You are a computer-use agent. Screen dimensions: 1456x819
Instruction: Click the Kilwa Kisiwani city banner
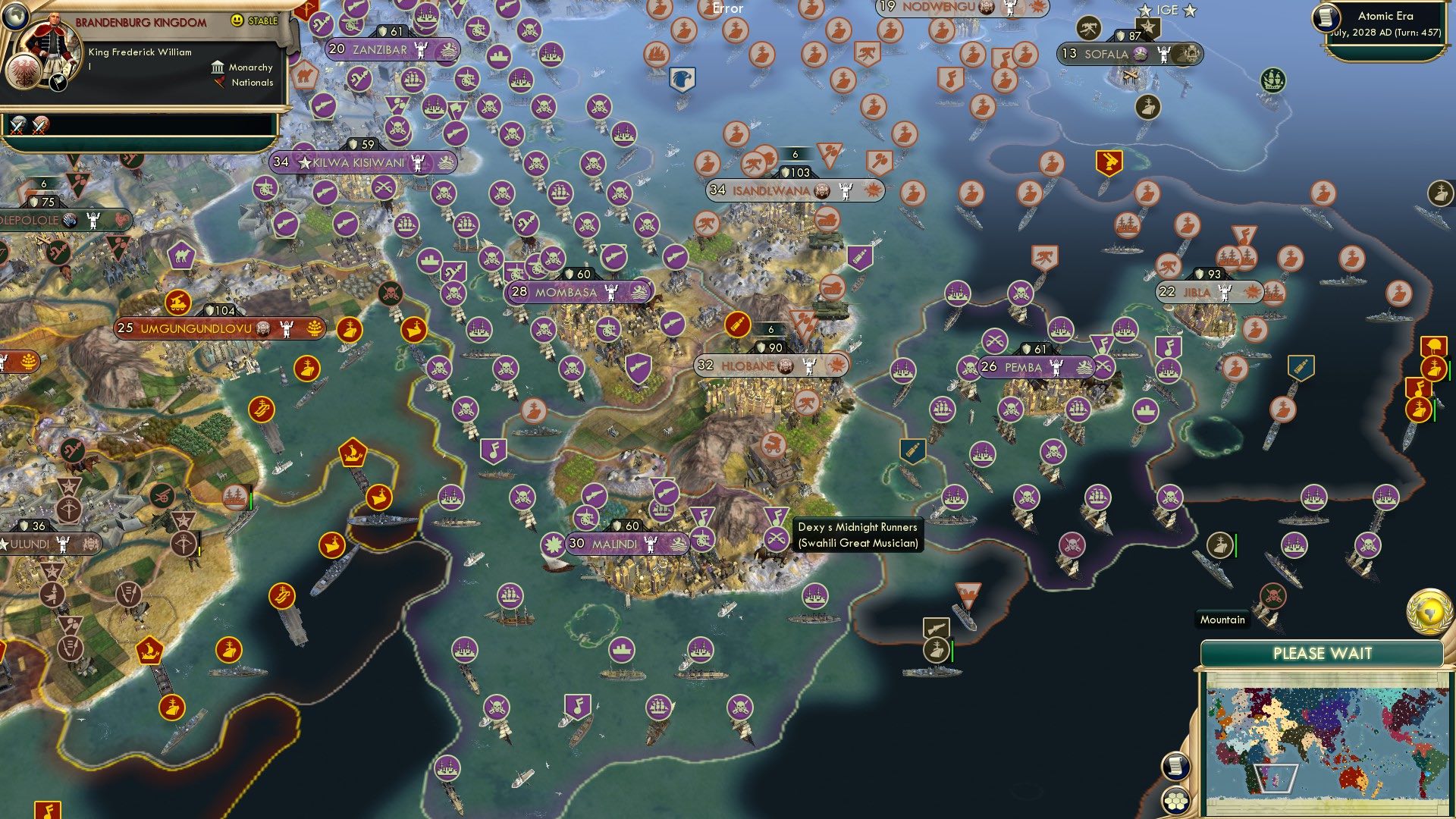(356, 162)
